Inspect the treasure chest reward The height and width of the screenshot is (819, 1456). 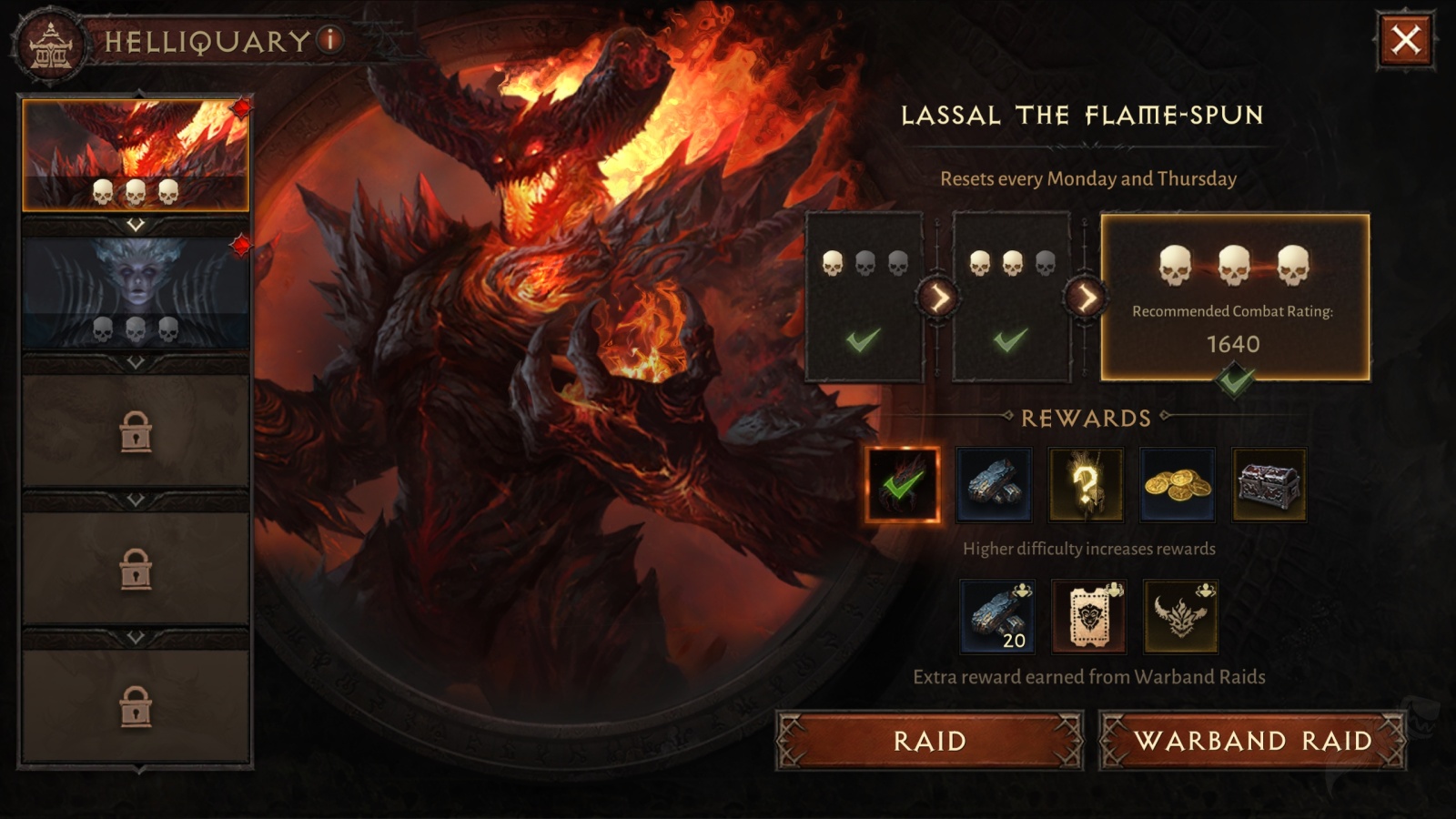coord(1269,485)
